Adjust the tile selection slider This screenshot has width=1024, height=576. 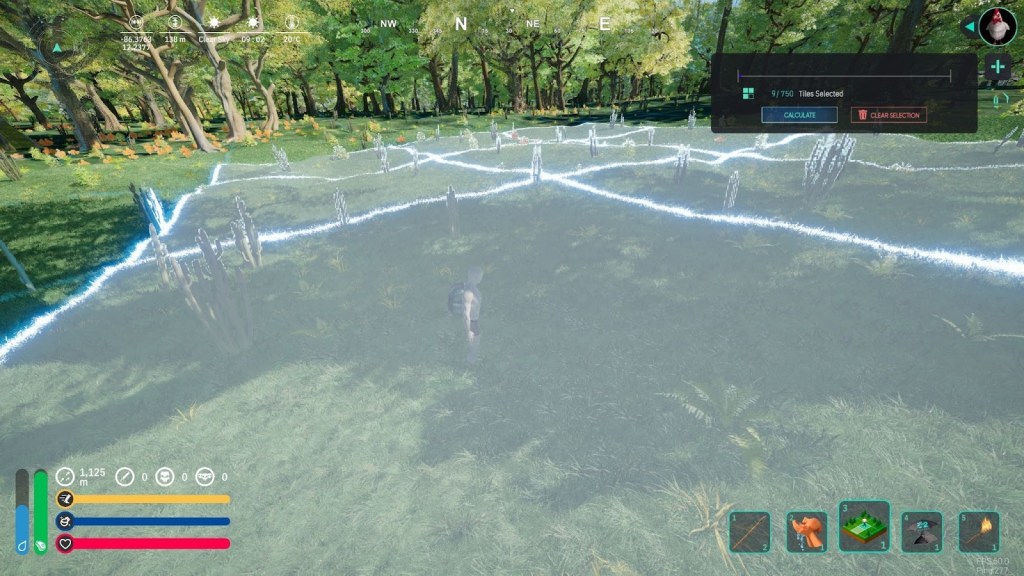[844, 75]
